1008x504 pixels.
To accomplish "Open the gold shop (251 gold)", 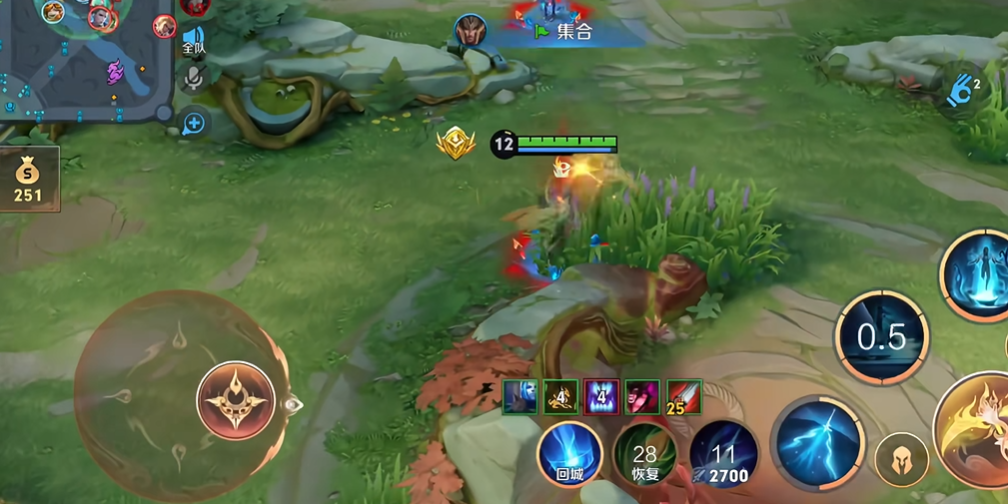I will 28,179.
